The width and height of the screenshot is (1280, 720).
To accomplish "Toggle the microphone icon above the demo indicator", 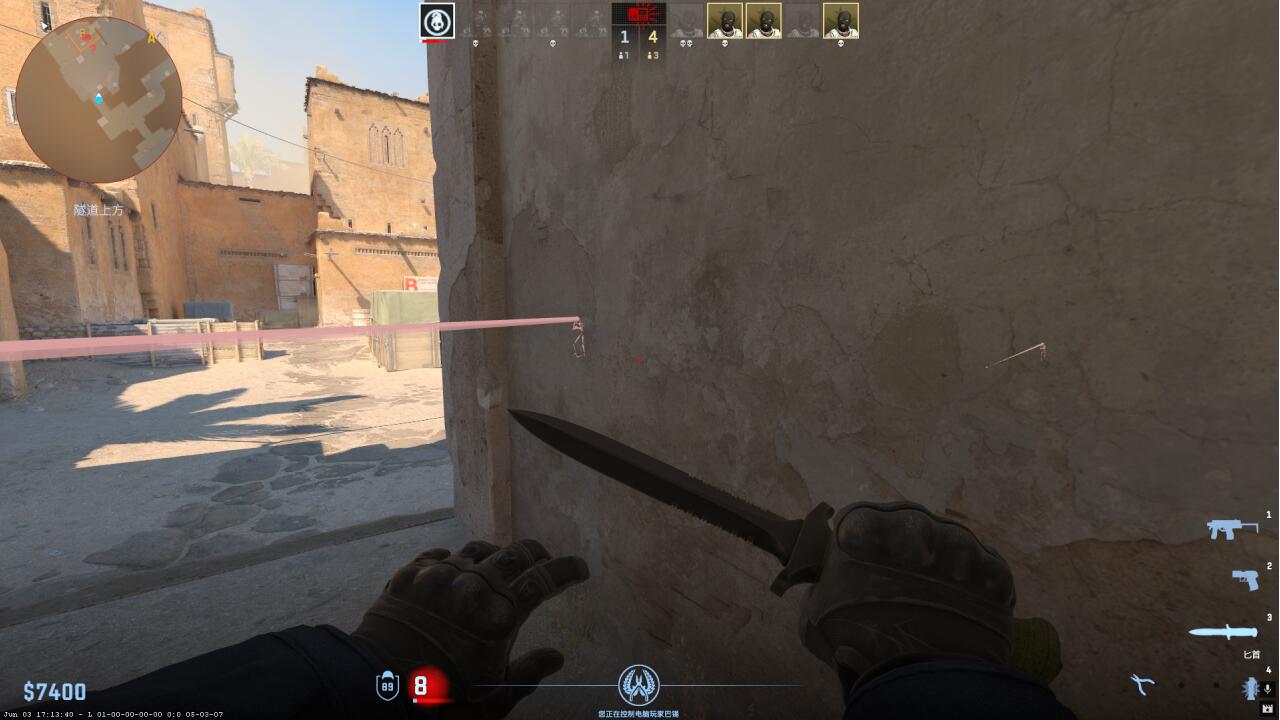I will (1266, 688).
